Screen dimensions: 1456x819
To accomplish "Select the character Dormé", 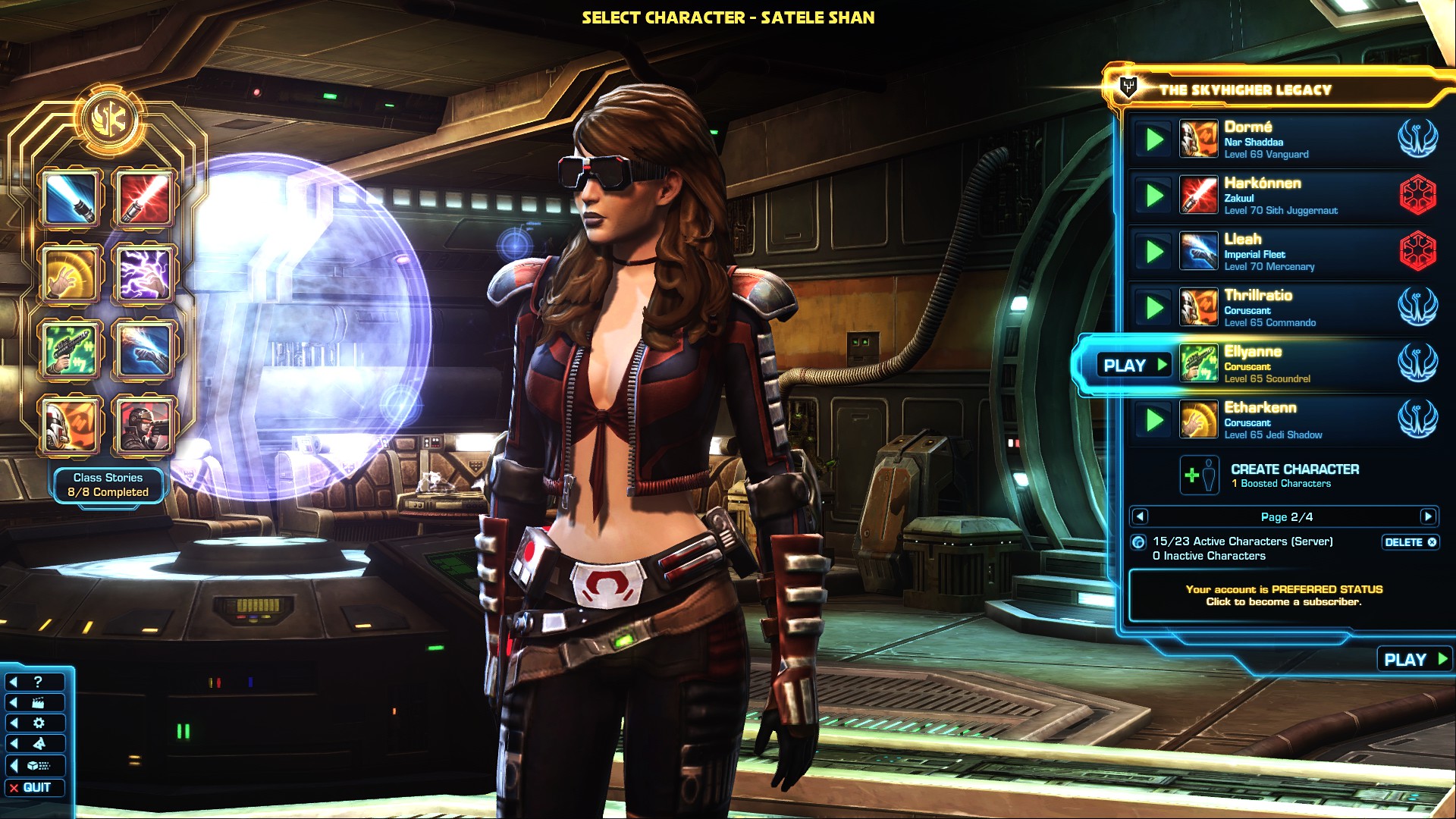I will pos(1282,140).
